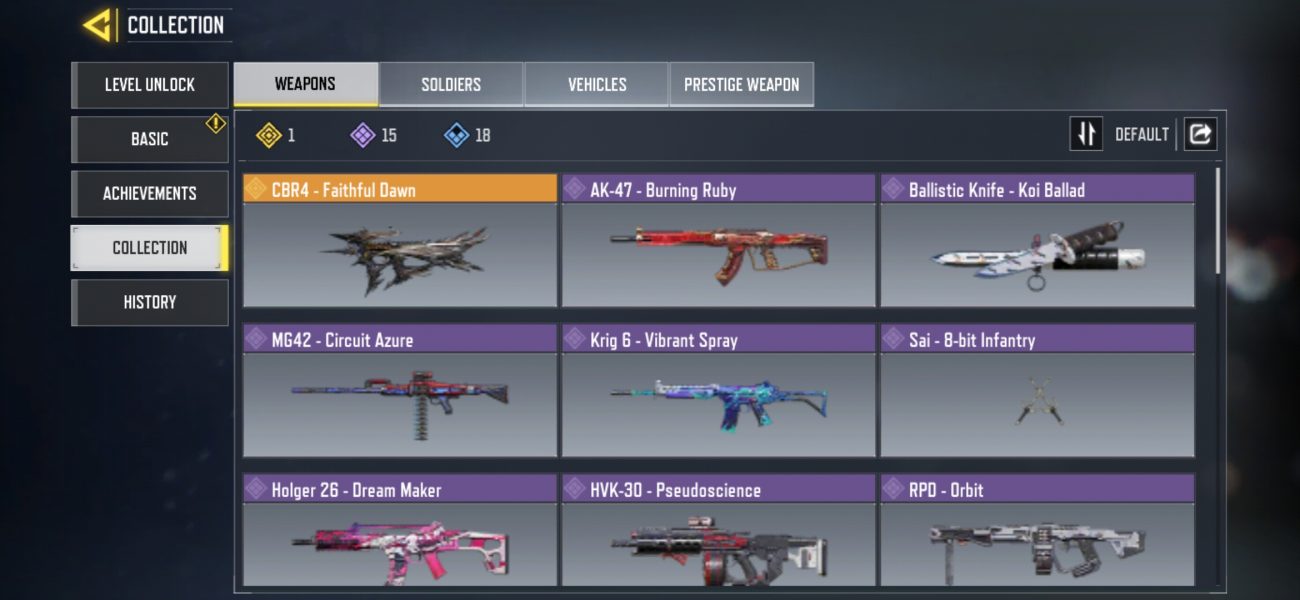Open the Krig 6 - Vibrant Spray card
The width and height of the screenshot is (1300, 600).
coord(718,391)
